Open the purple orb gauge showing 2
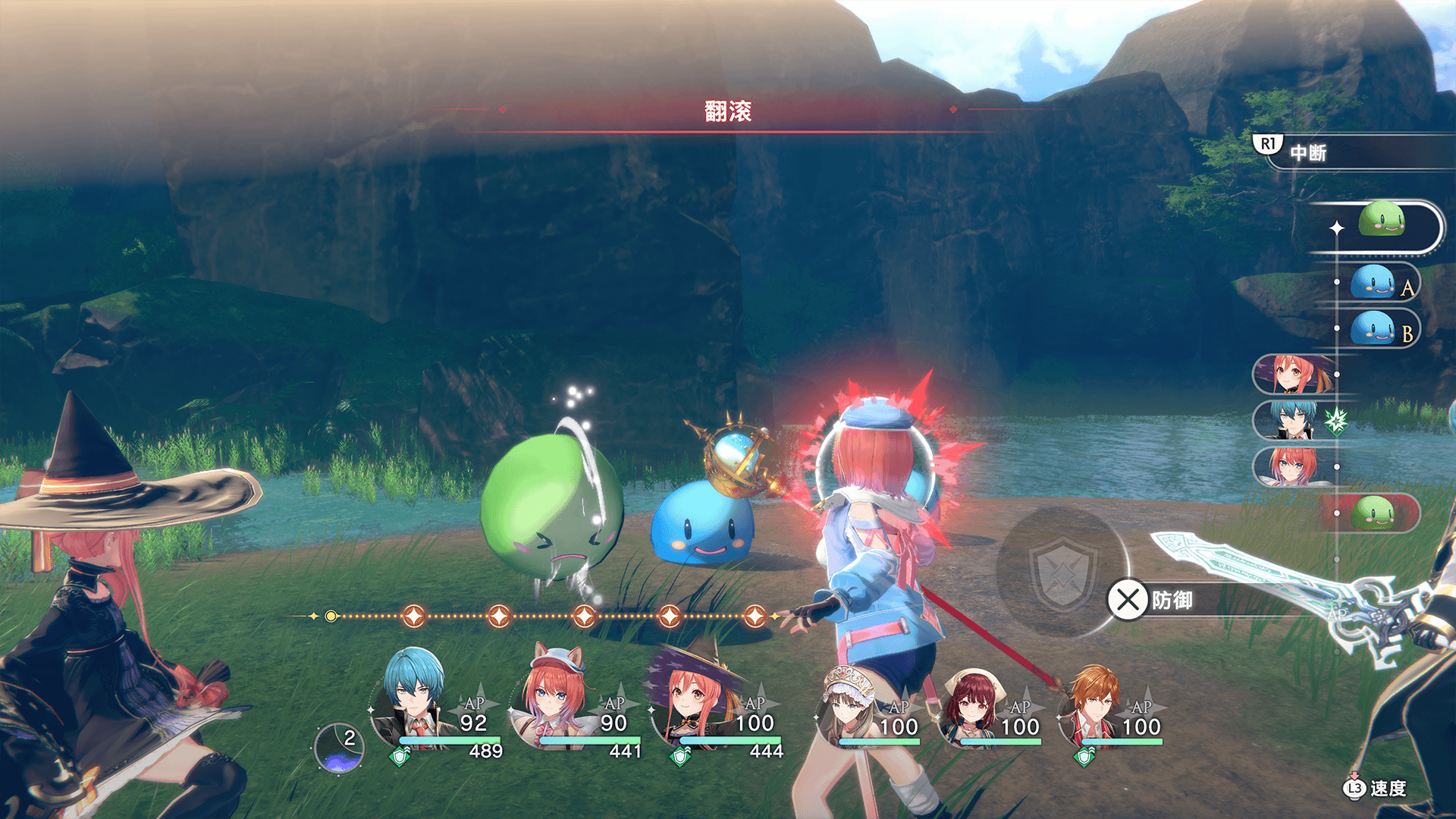The width and height of the screenshot is (1456, 819). coord(339,748)
